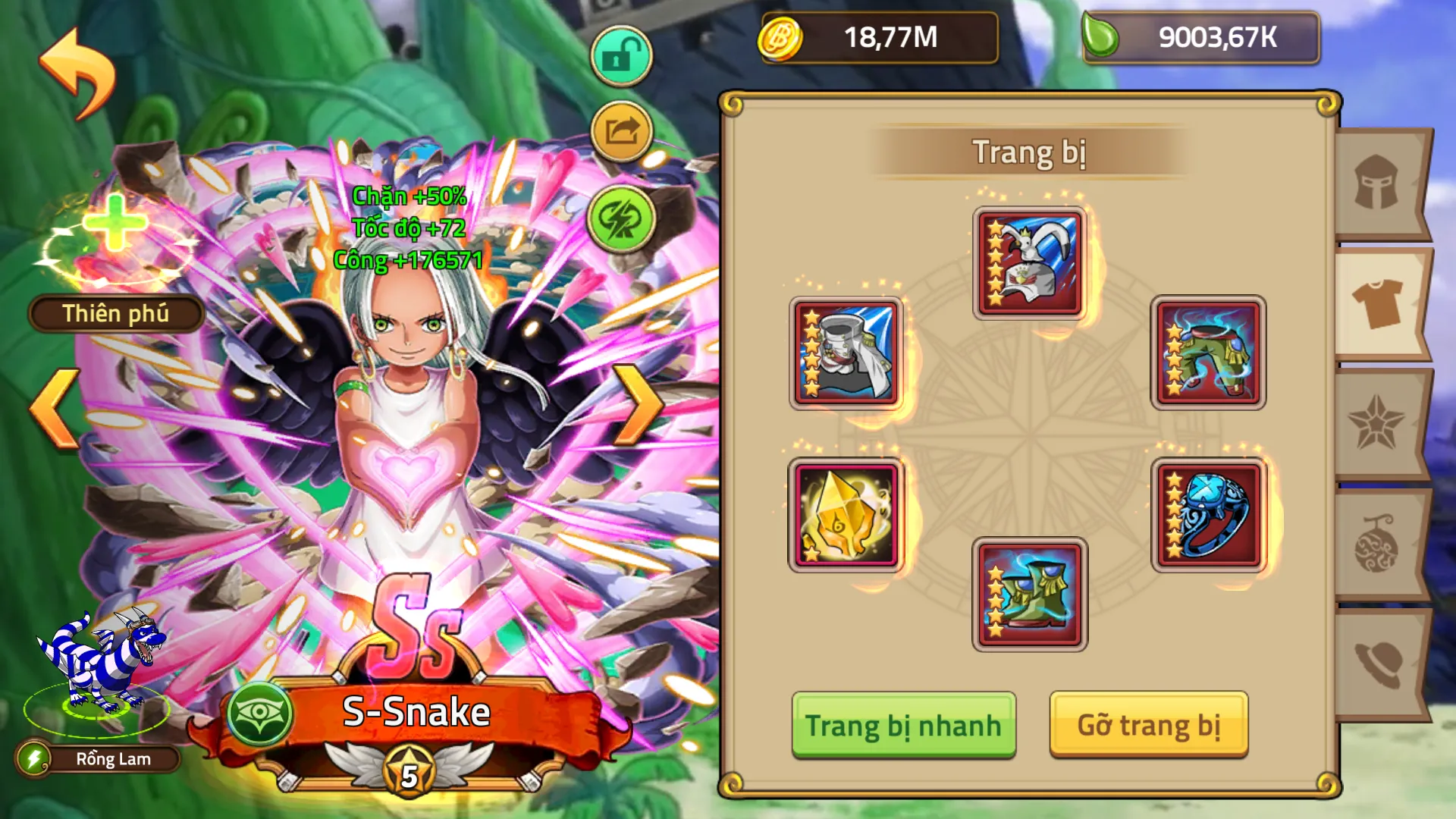Select the boots equipment slot

click(1029, 595)
